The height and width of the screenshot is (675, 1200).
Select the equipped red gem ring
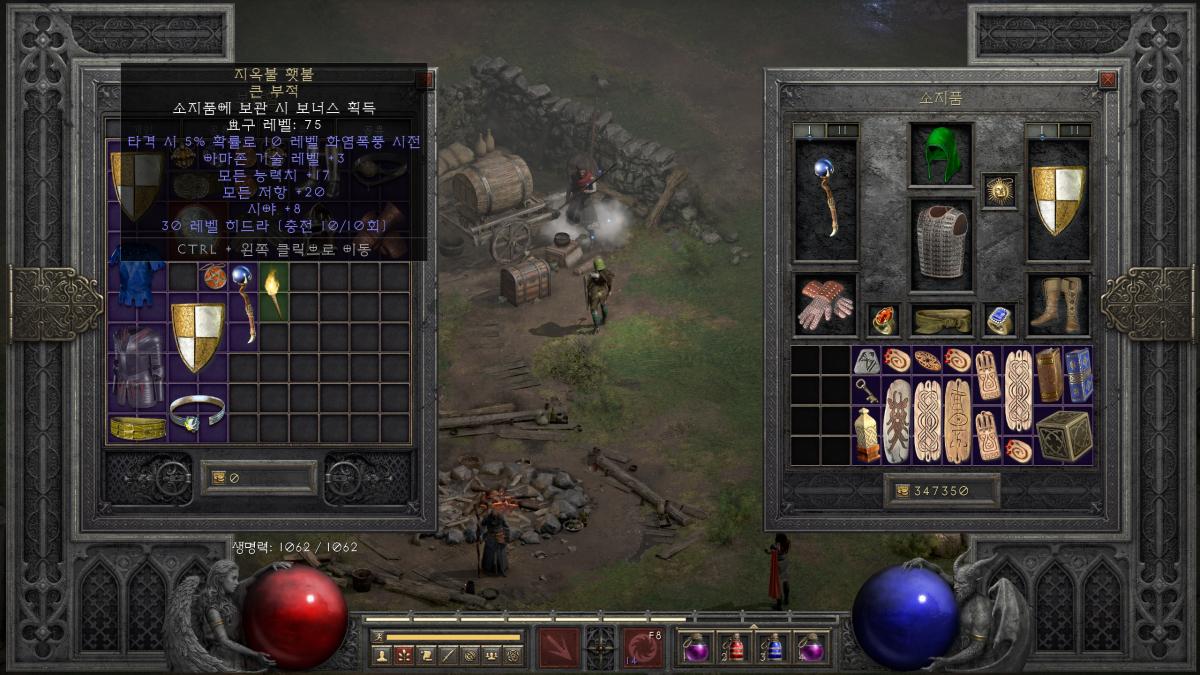click(883, 319)
